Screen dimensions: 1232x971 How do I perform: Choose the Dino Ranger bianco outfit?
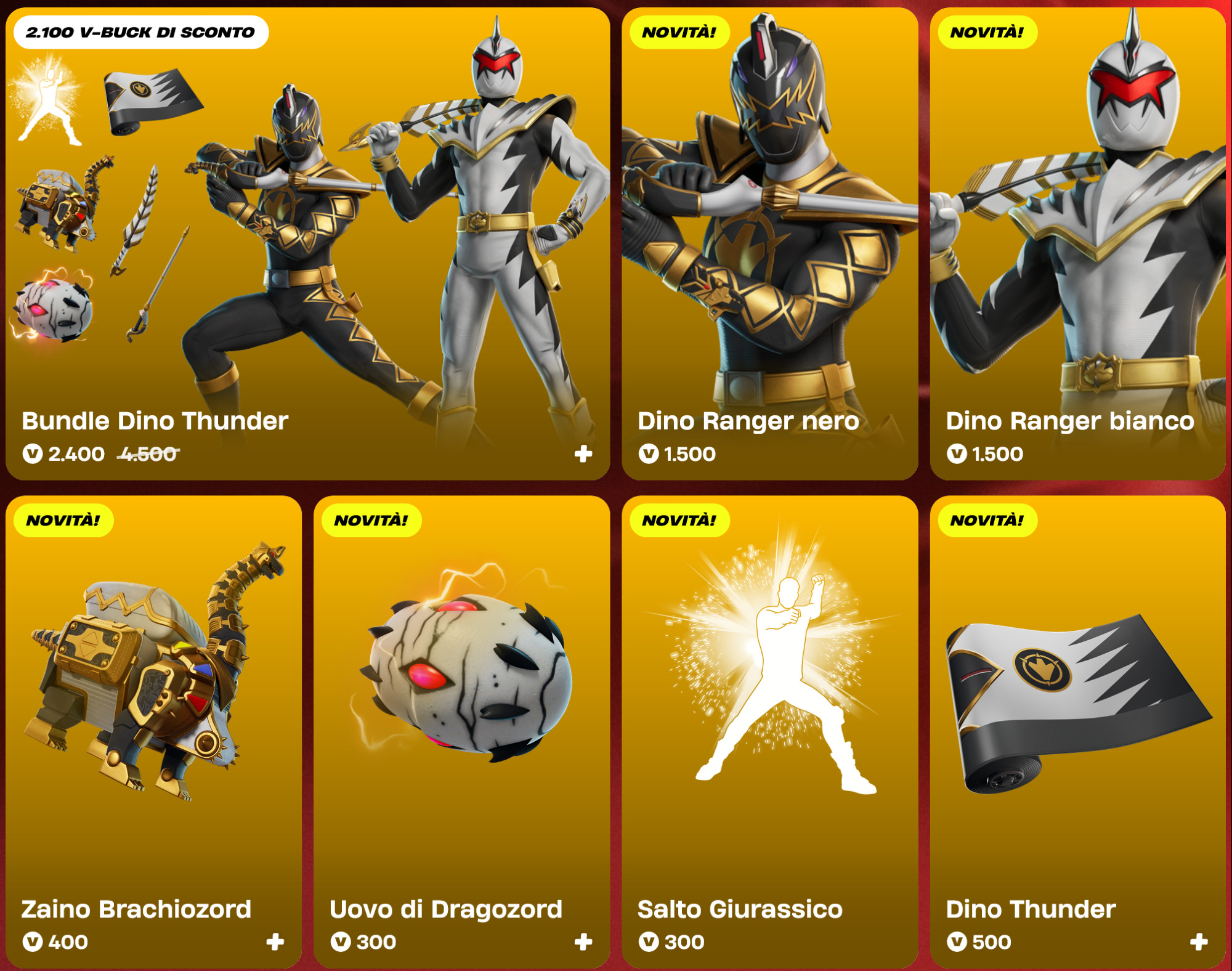[x=1077, y=246]
